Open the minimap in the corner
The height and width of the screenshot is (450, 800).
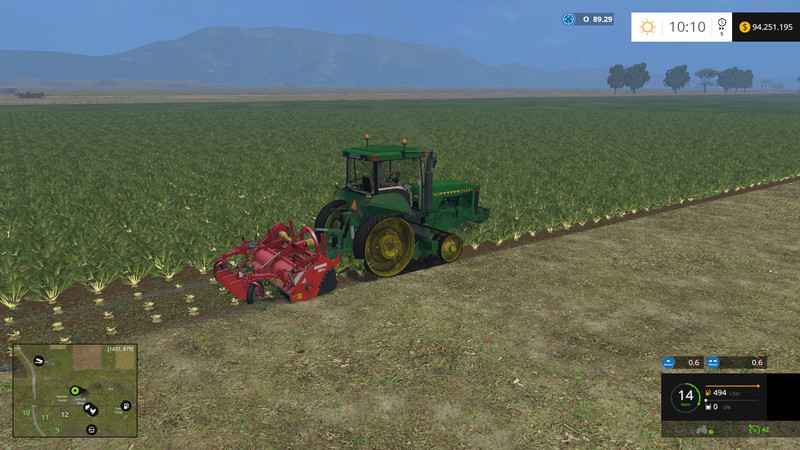[74, 392]
